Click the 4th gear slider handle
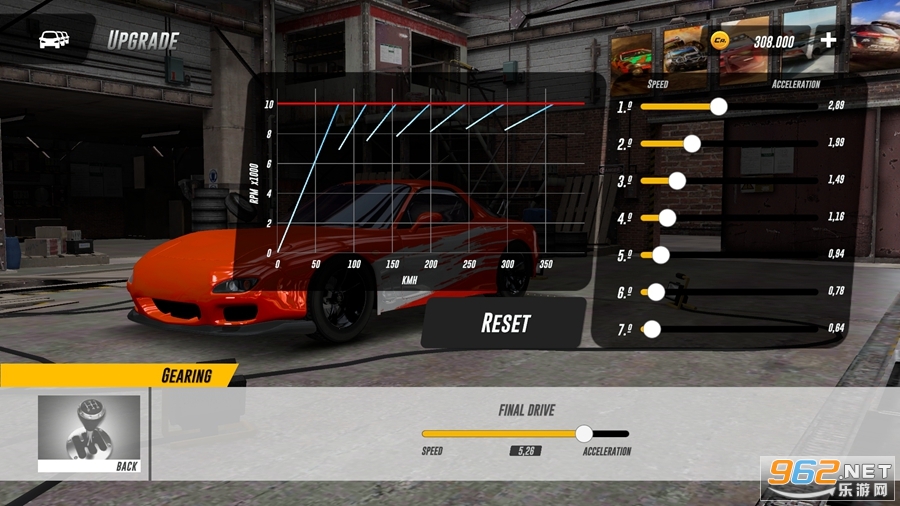The width and height of the screenshot is (900, 506). pyautogui.click(x=667, y=217)
